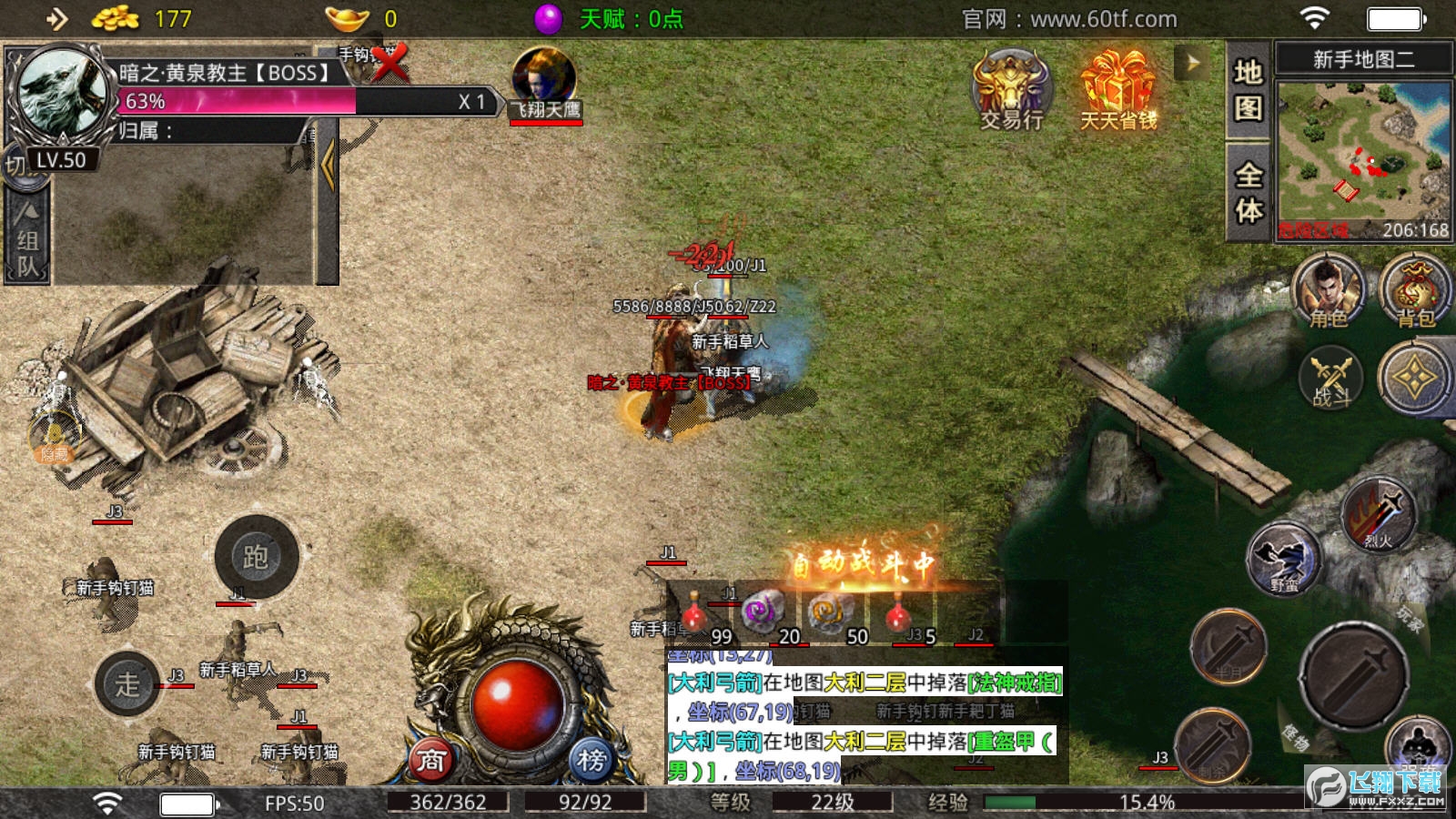
Task: Activate the 野蛮 charge skill
Action: (1283, 558)
